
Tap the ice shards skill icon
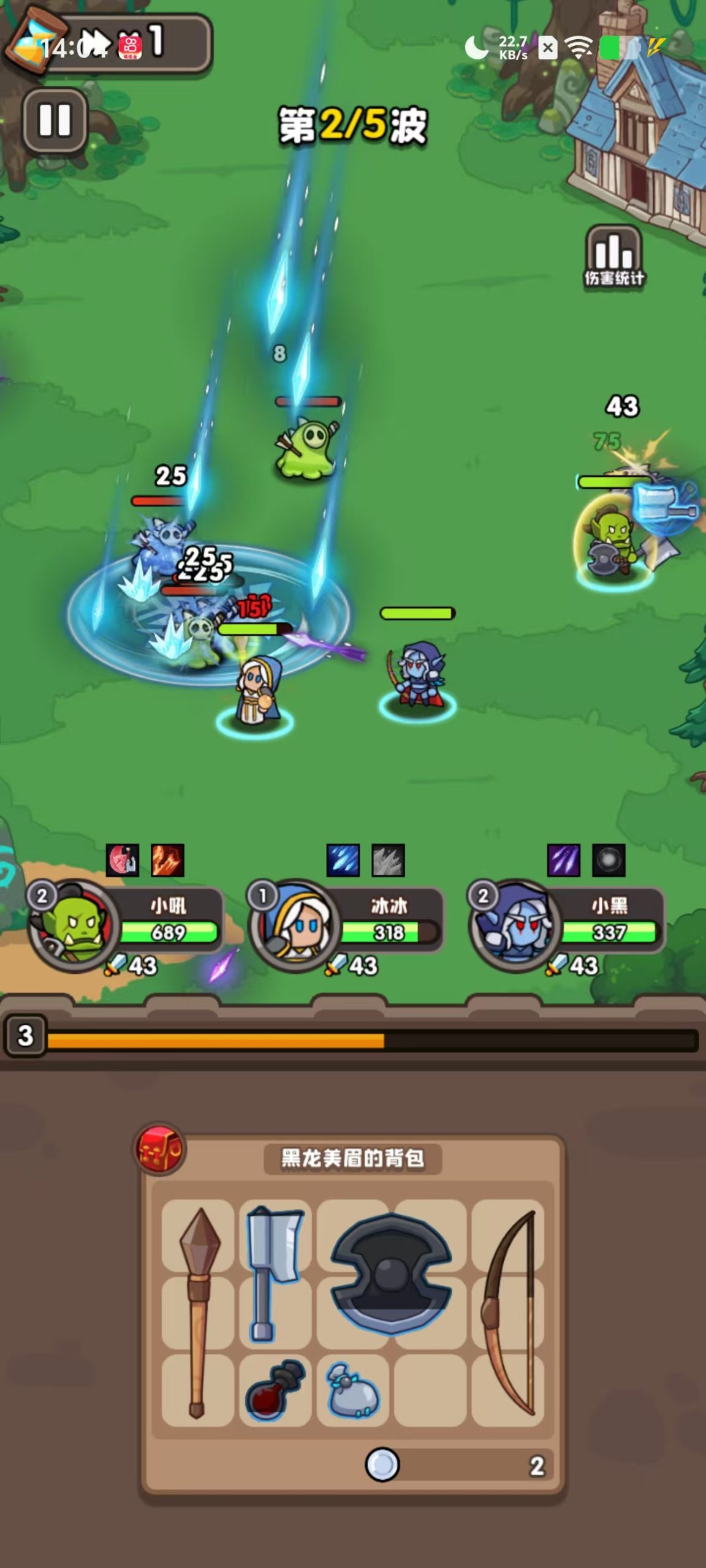pos(343,860)
